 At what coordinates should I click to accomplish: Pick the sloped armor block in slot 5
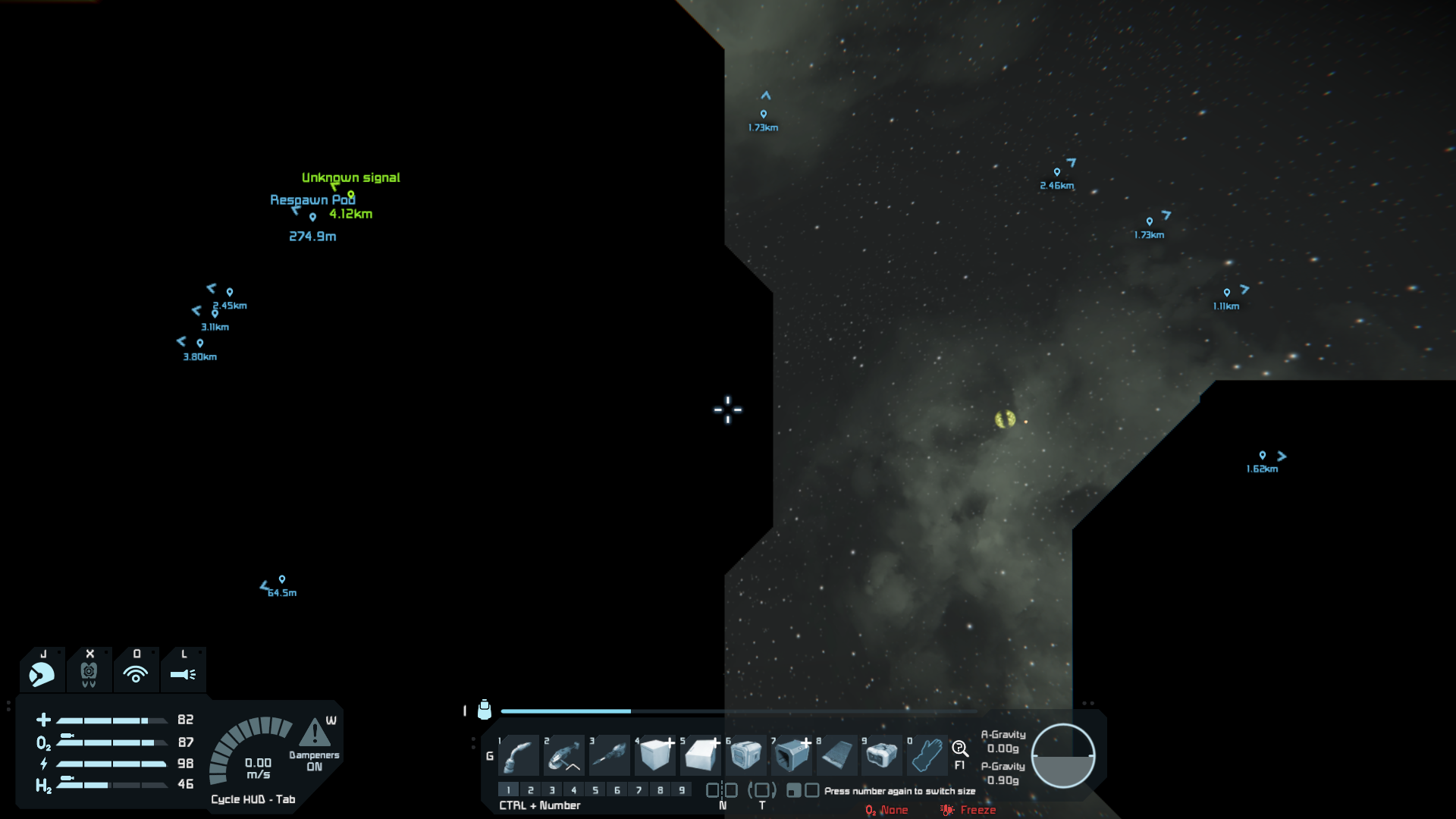pyautogui.click(x=701, y=755)
